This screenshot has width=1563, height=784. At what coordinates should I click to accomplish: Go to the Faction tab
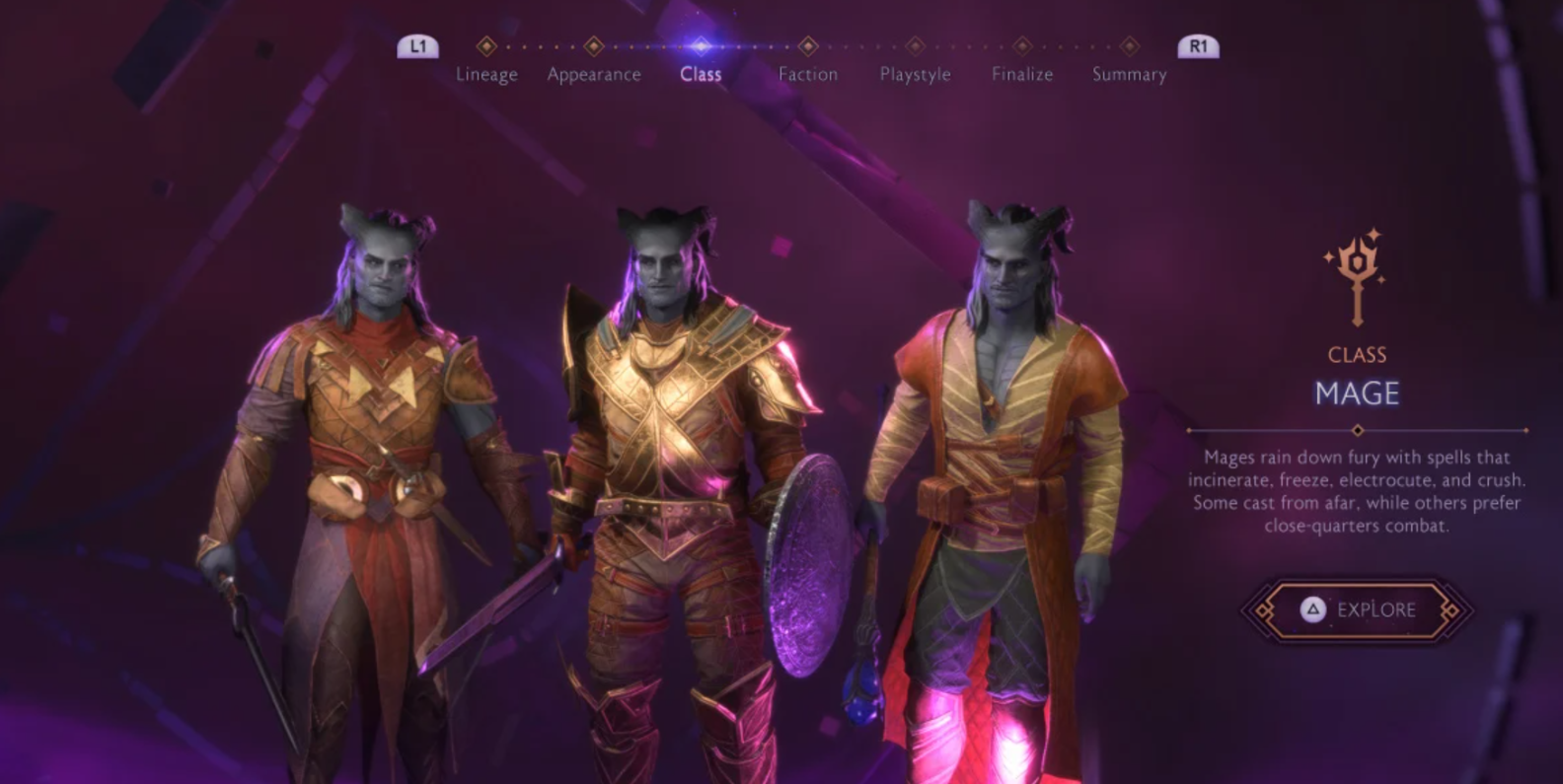click(808, 74)
